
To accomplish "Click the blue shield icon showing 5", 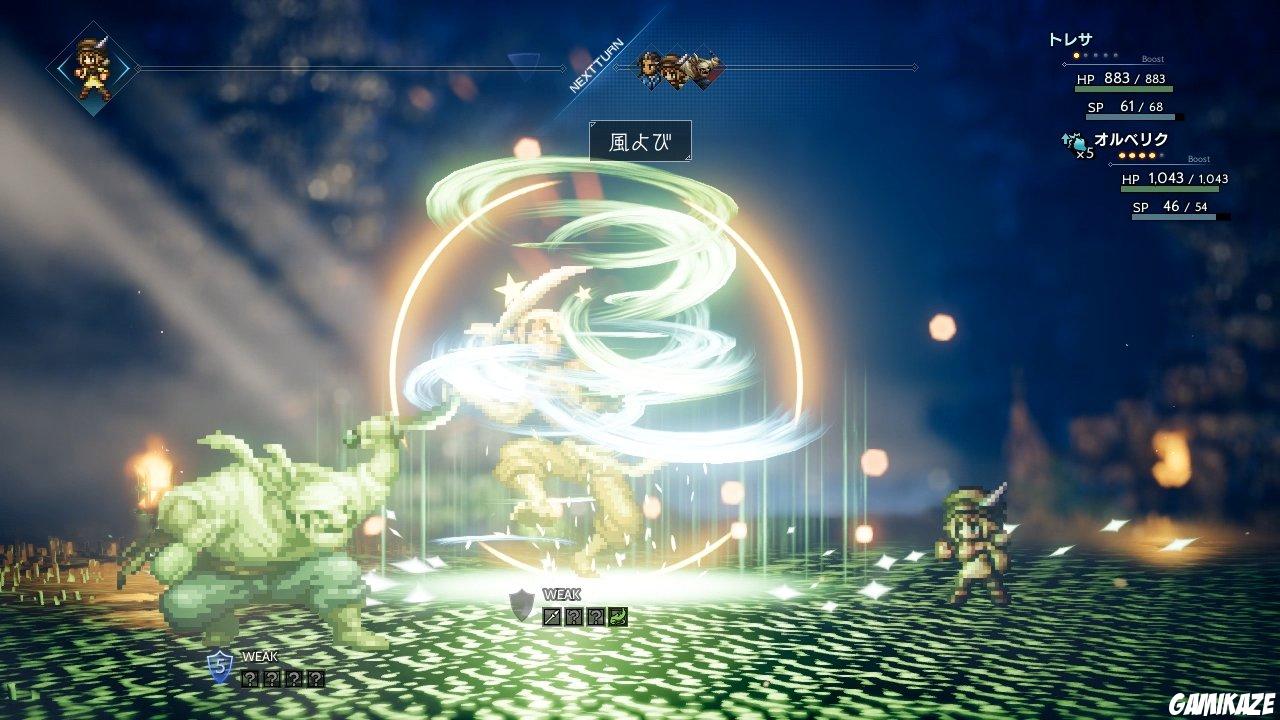I will pos(219,666).
